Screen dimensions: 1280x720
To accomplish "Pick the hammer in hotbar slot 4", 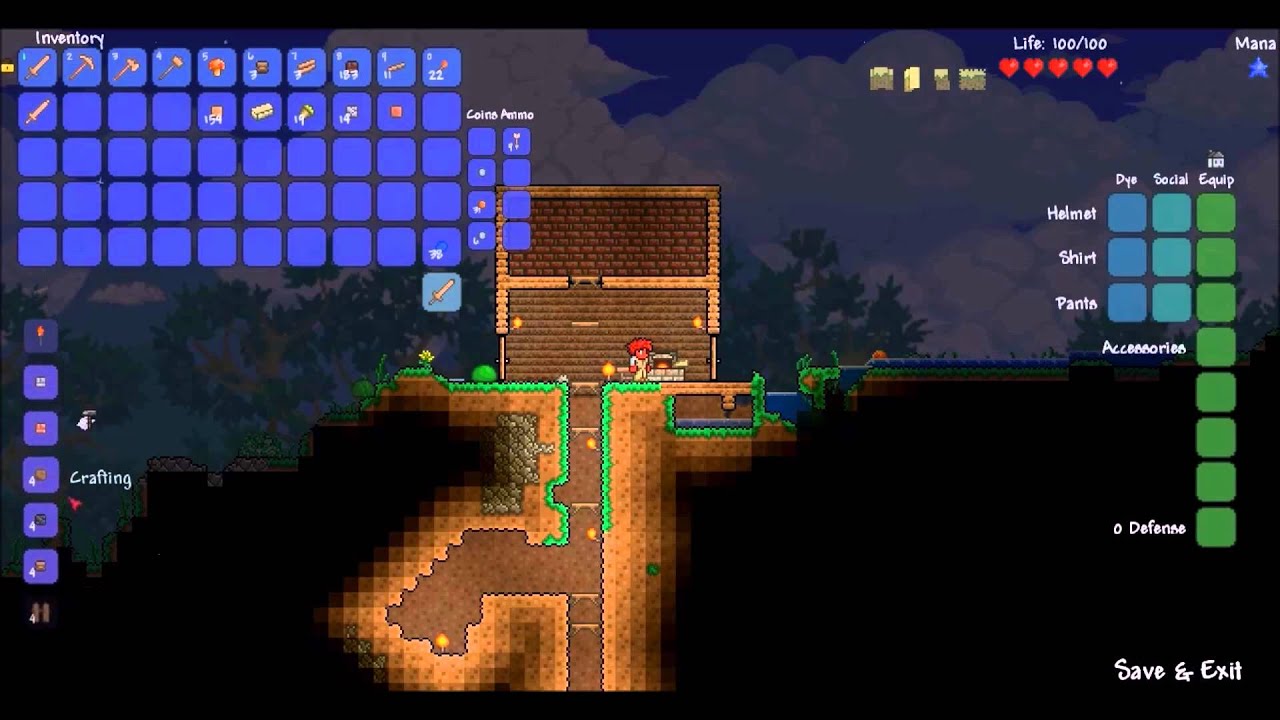I will (172, 67).
